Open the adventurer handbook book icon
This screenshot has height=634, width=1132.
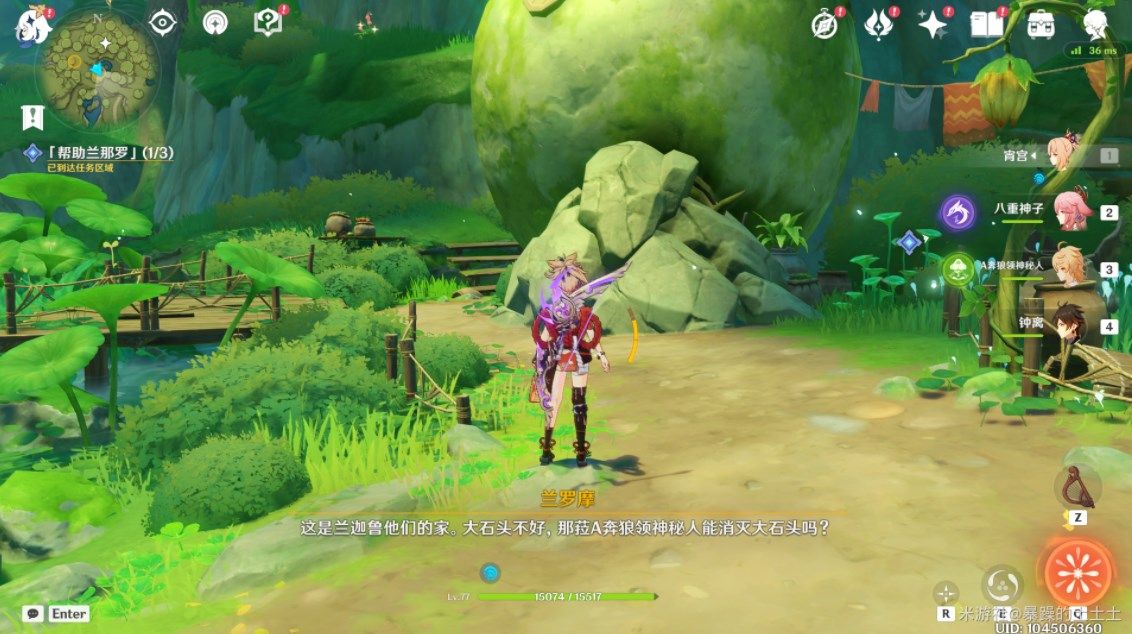[x=986, y=25]
